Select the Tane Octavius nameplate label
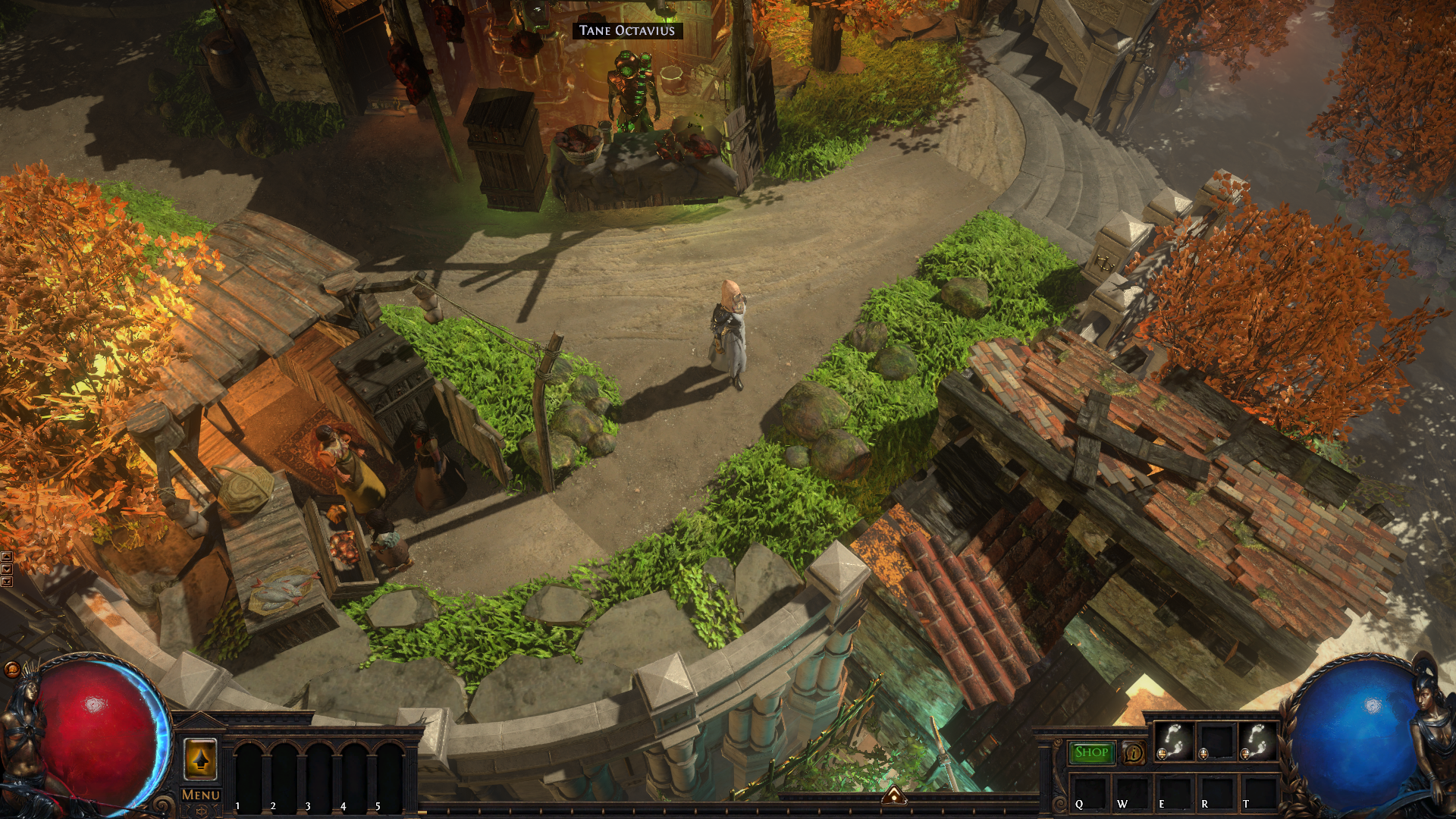 (626, 31)
